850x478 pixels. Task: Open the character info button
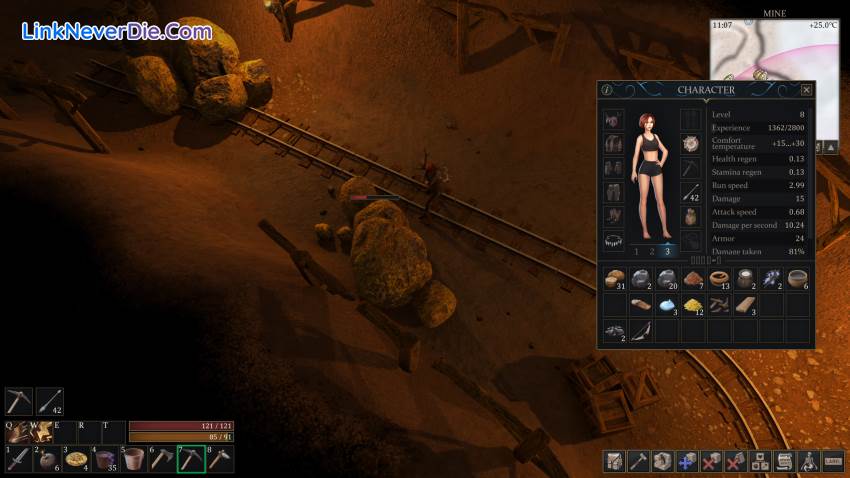607,90
